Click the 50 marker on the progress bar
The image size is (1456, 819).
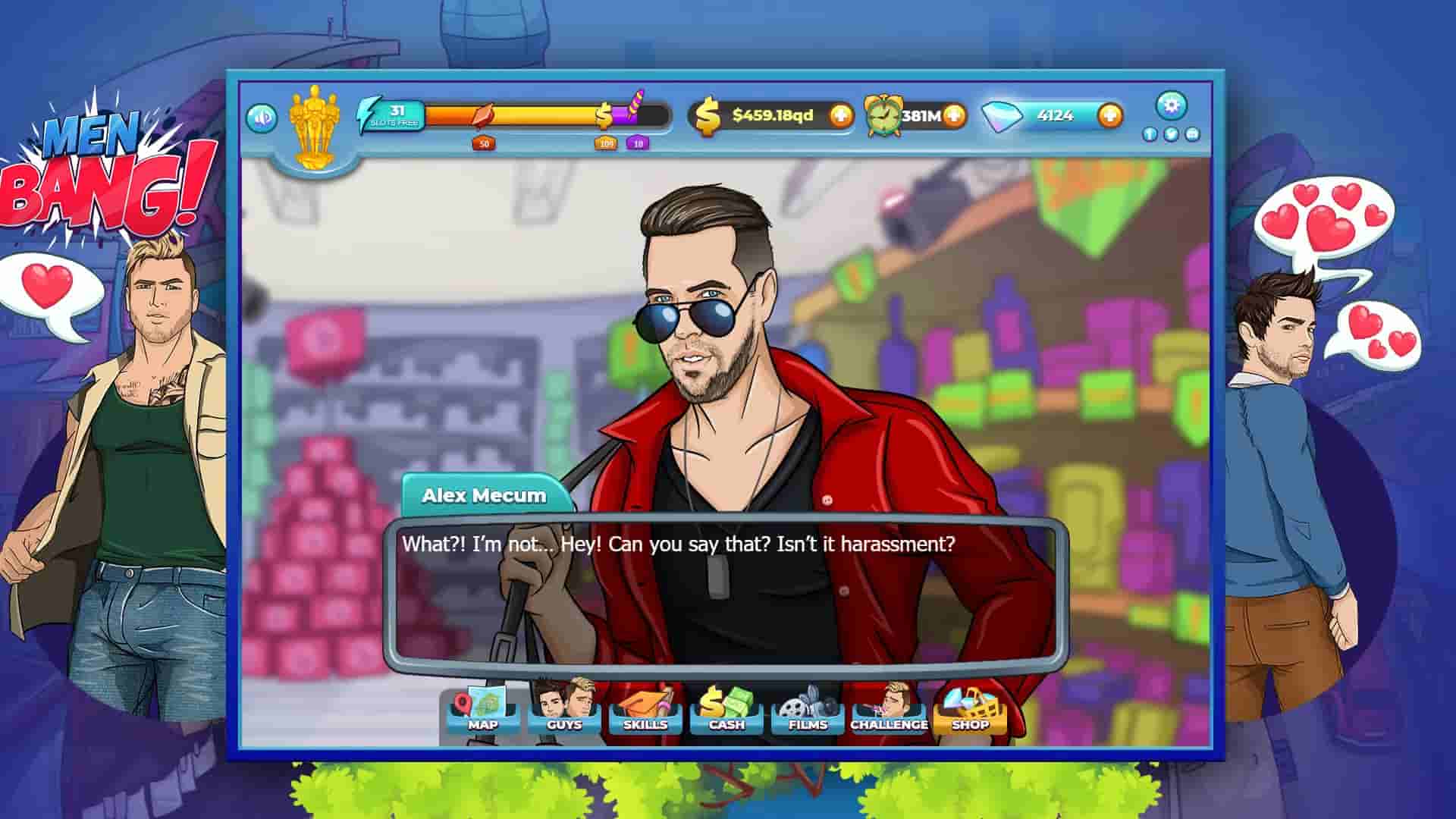(x=484, y=143)
